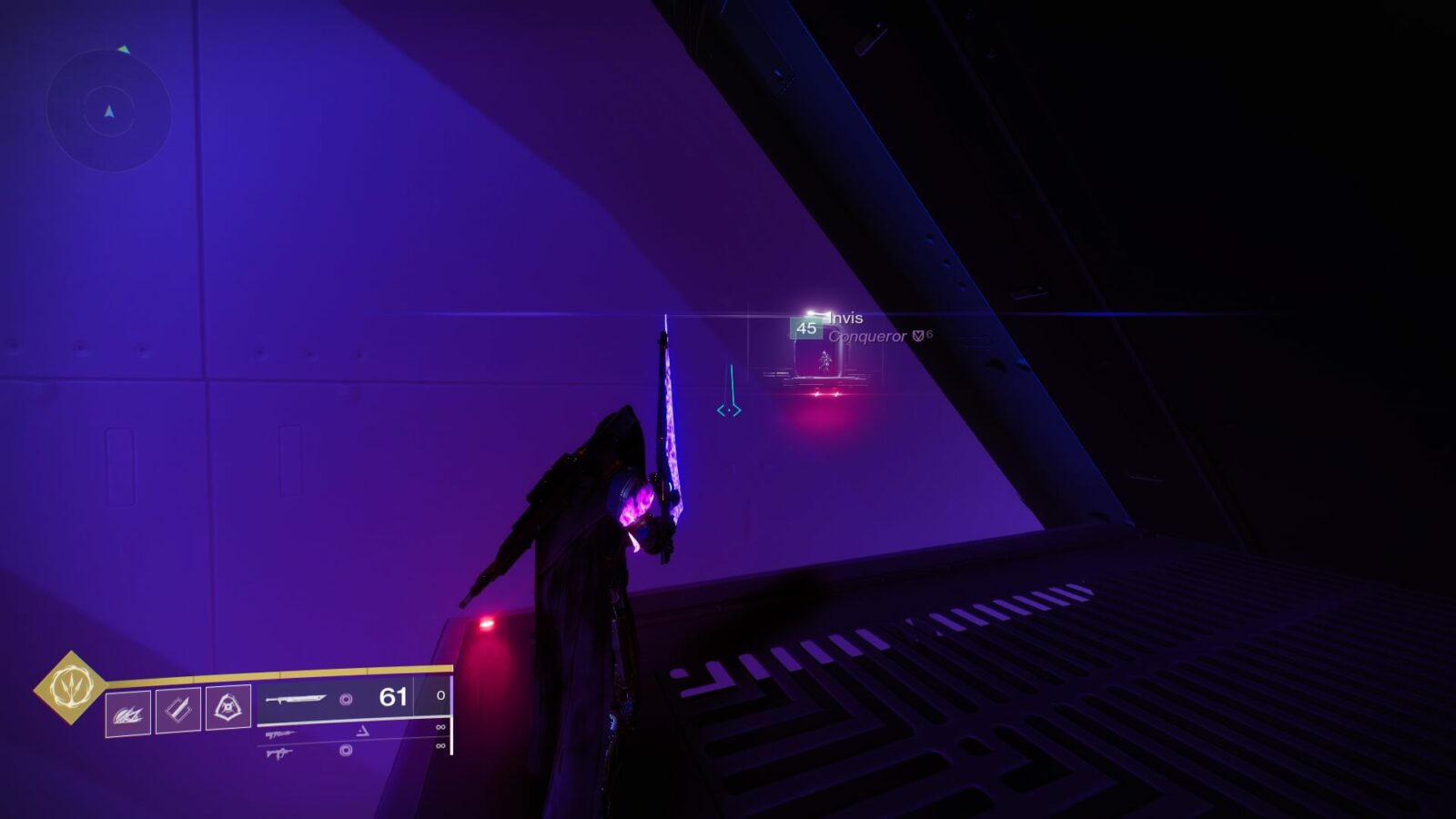
Task: Expand the Conqueror title gilding count 6
Action: (929, 334)
